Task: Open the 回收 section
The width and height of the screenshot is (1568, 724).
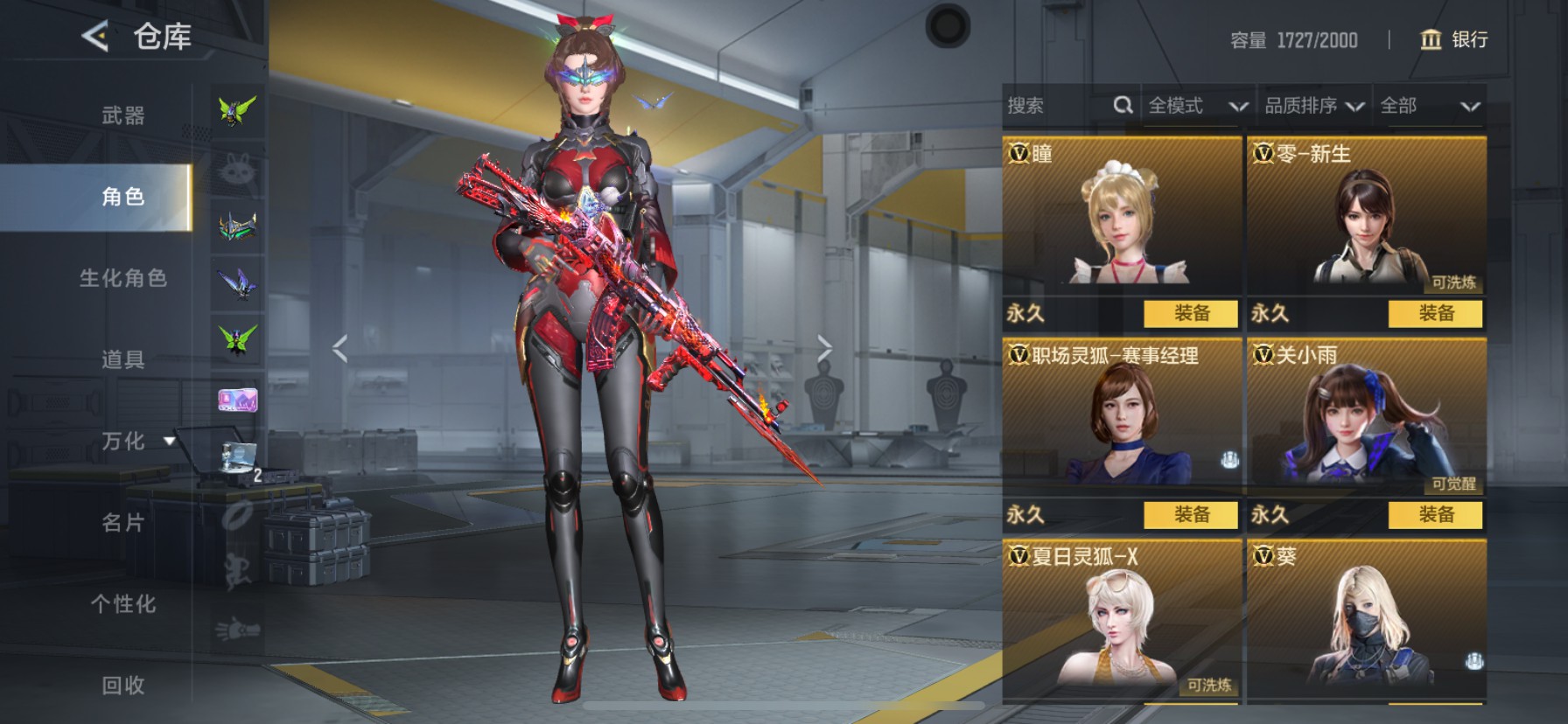Action: [122, 686]
